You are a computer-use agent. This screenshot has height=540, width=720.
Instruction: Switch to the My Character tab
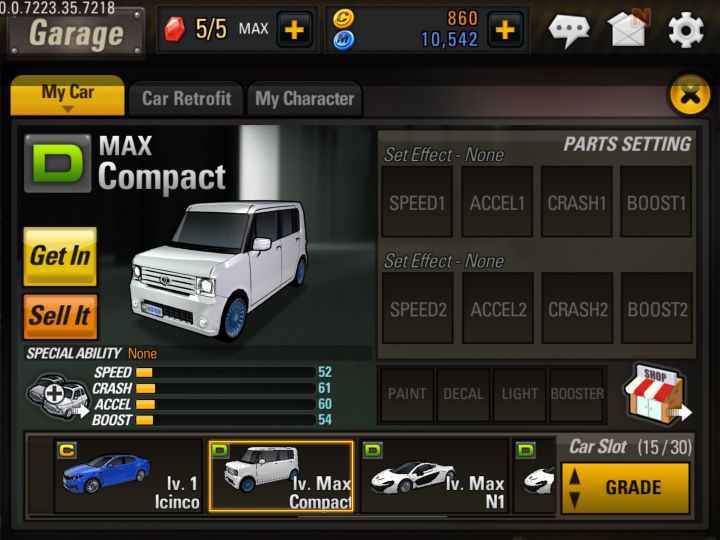304,98
